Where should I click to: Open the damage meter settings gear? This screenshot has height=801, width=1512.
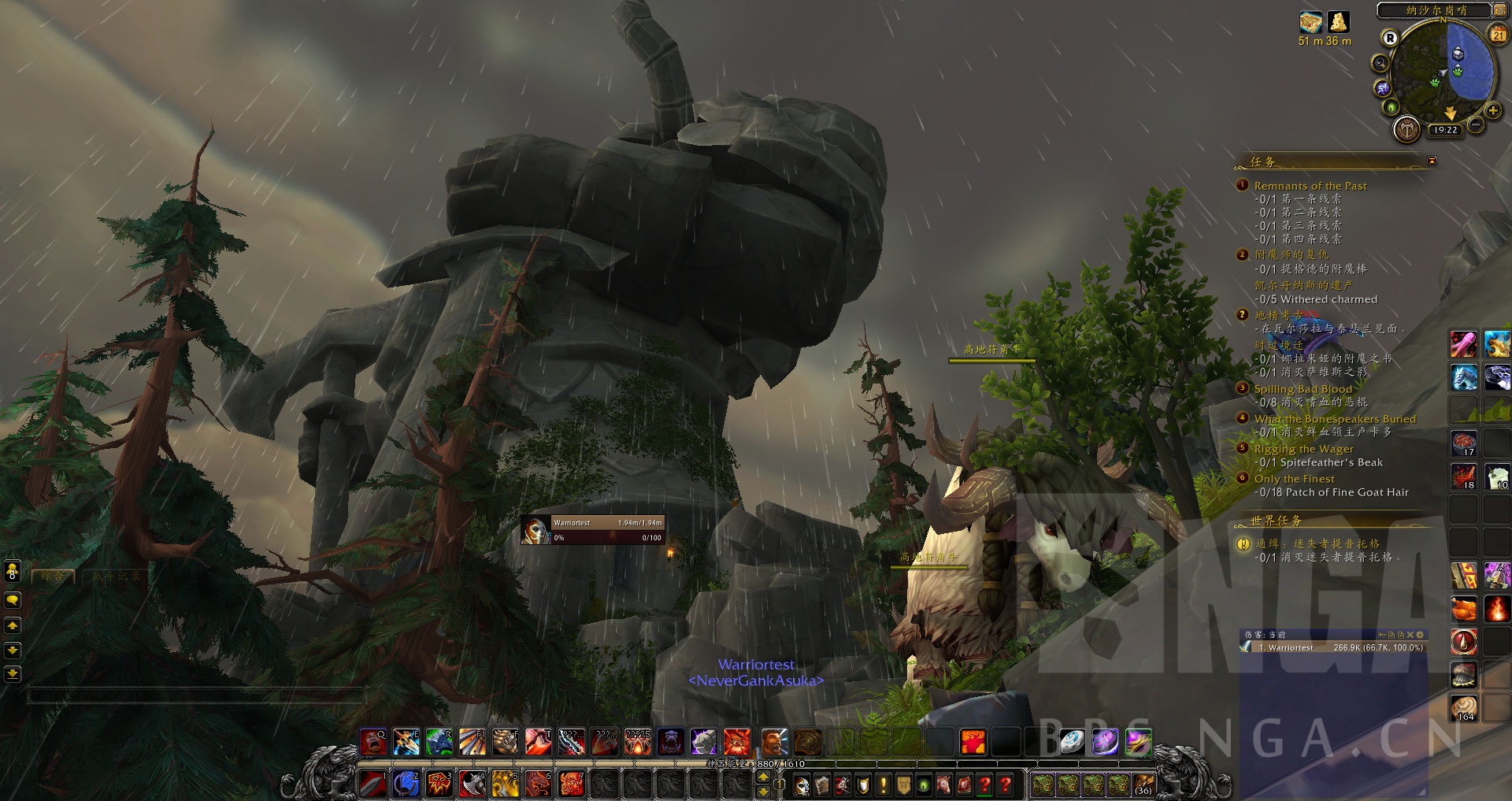tap(1420, 634)
